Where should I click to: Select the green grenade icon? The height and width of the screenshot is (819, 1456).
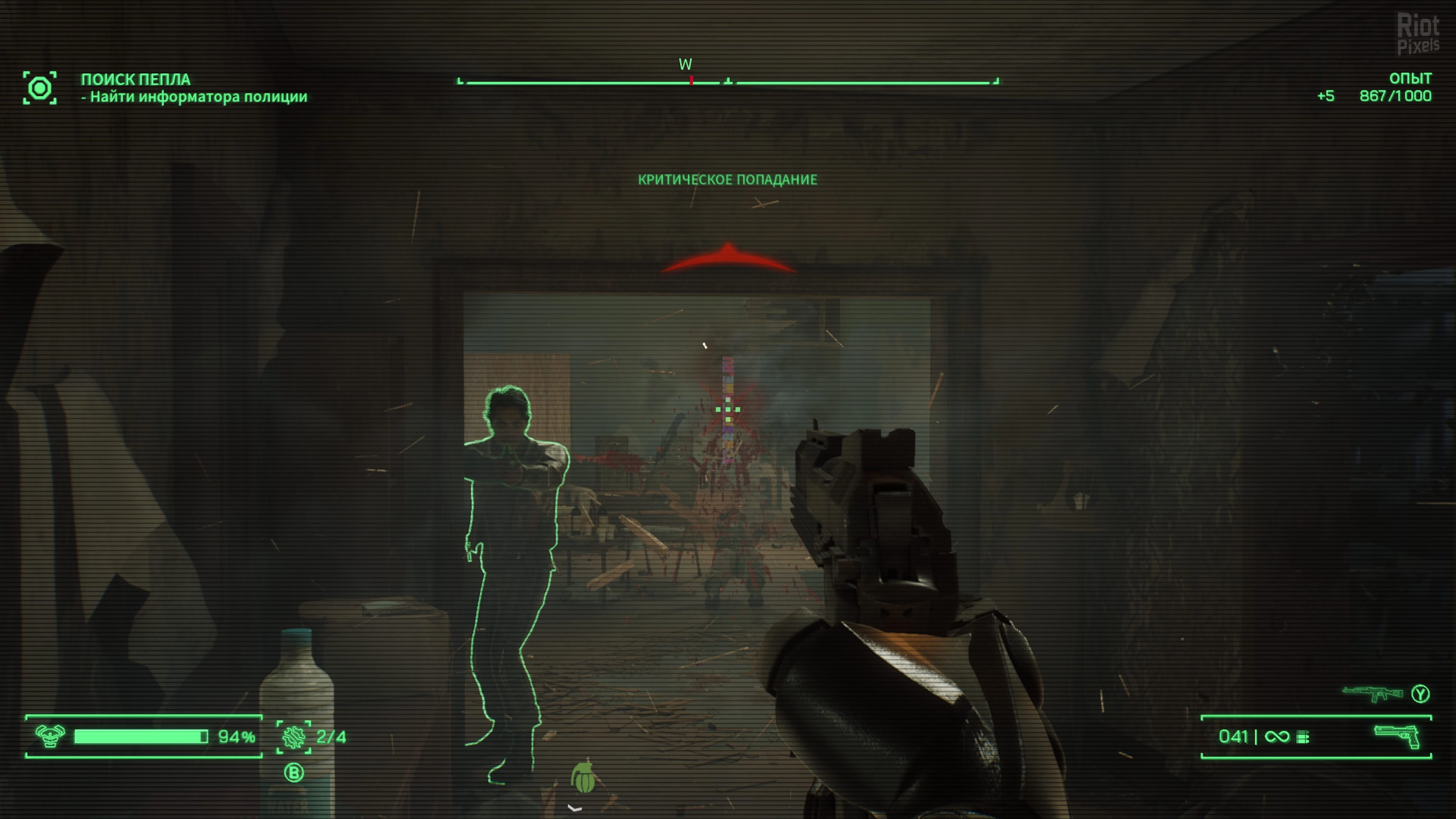coord(583,778)
